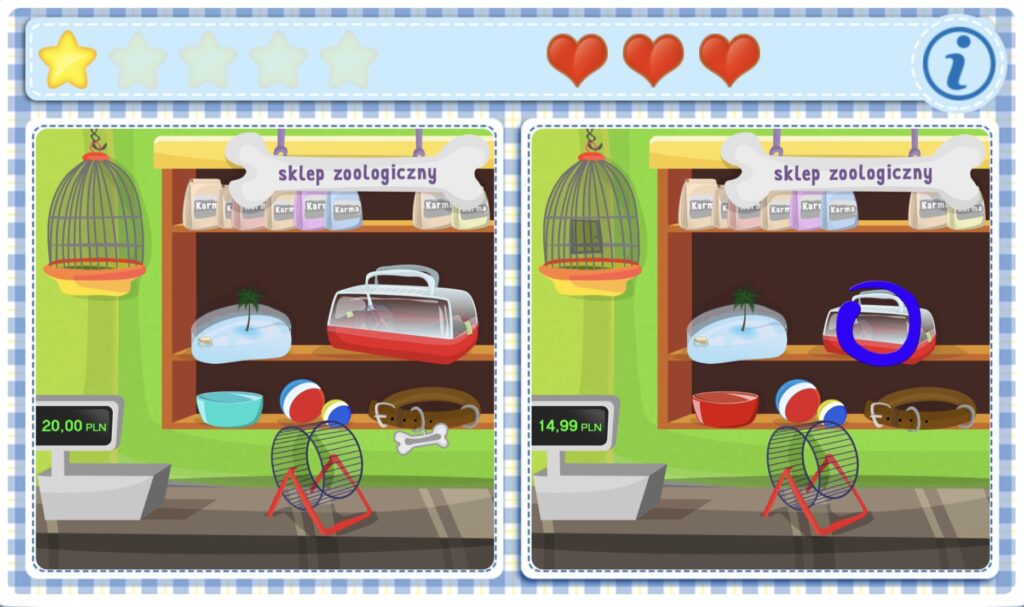This screenshot has width=1024, height=607.
Task: Mark the 14,99 PLN price display difference
Action: 571,426
